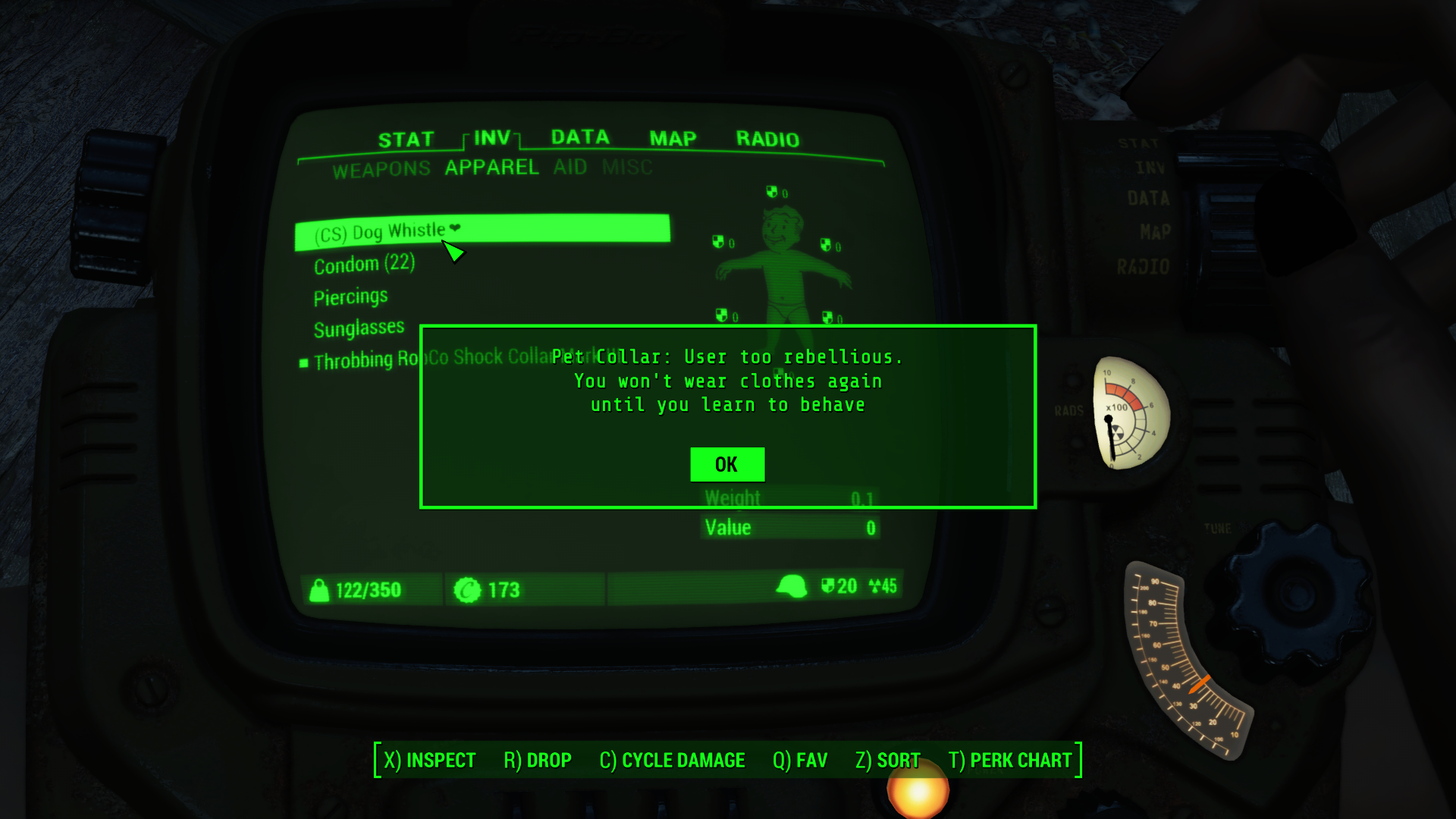Image resolution: width=1456 pixels, height=819 pixels.
Task: Select the helmet icon in the status bar
Action: tap(793, 585)
